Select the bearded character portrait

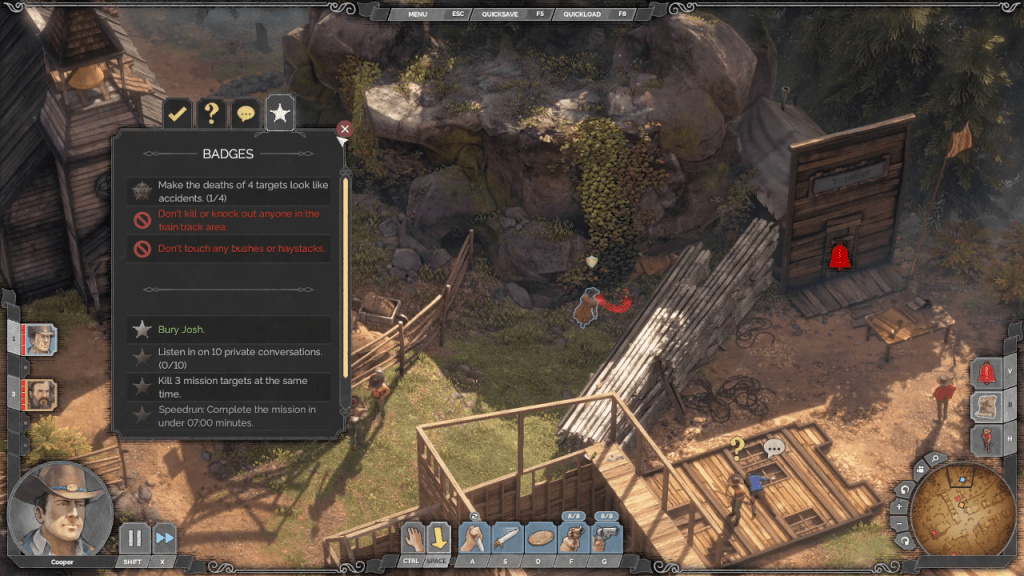point(41,393)
